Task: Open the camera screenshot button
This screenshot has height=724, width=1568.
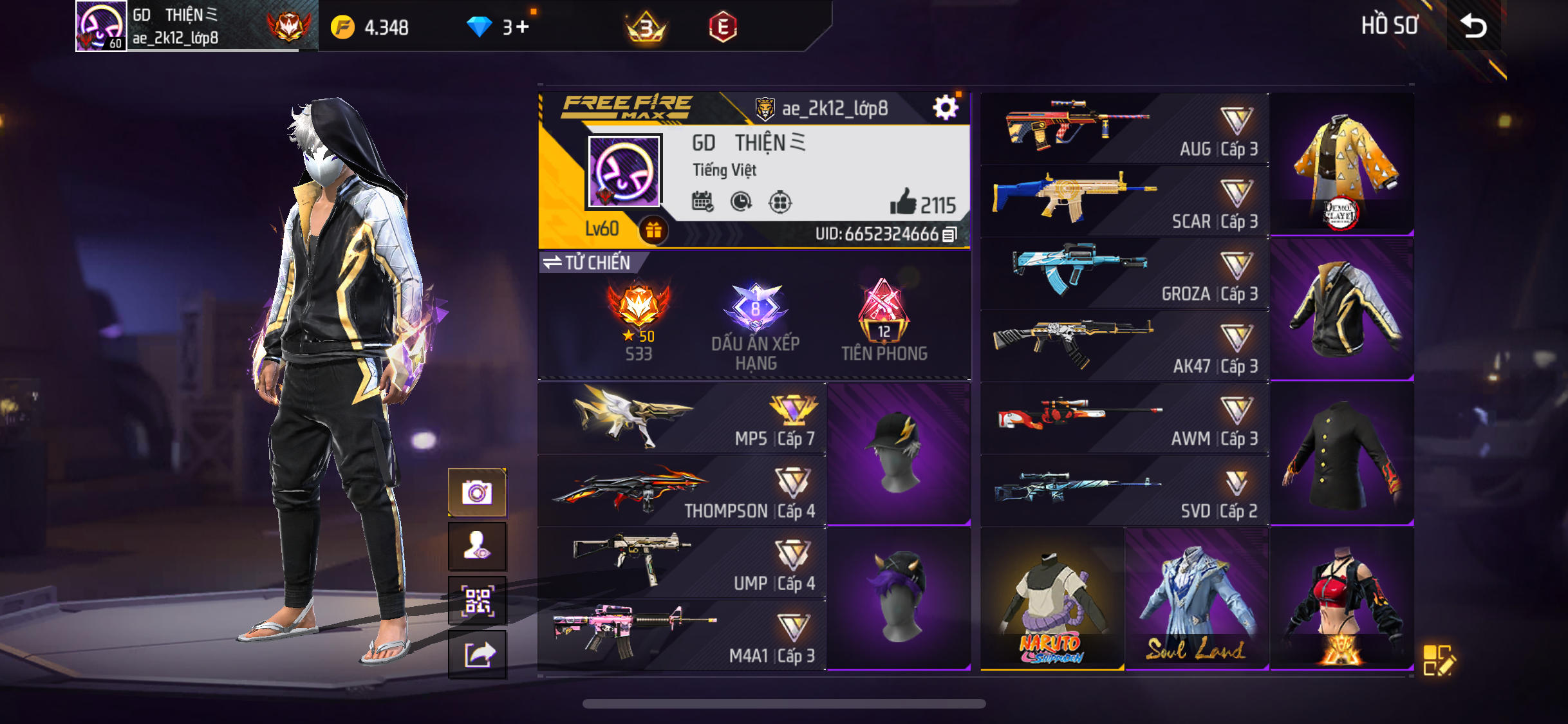Action: click(x=477, y=493)
